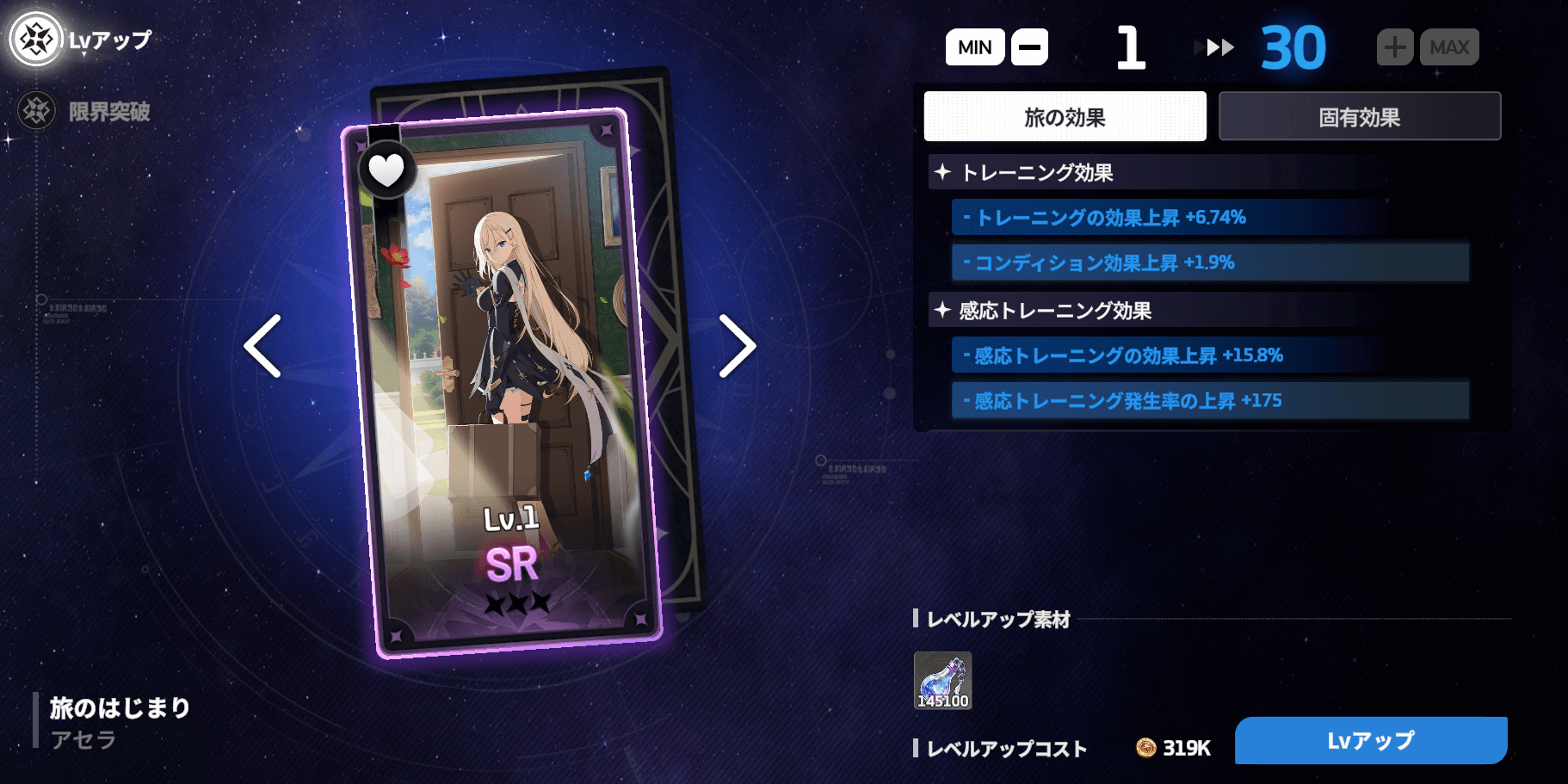Click the plus button to raise target level

[1393, 46]
